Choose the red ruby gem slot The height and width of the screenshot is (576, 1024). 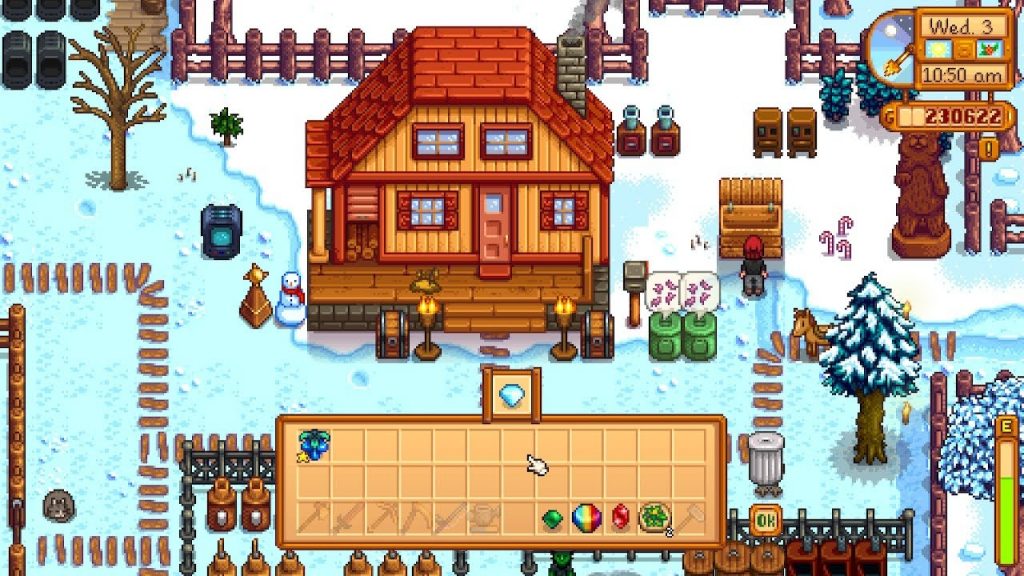pyautogui.click(x=620, y=518)
